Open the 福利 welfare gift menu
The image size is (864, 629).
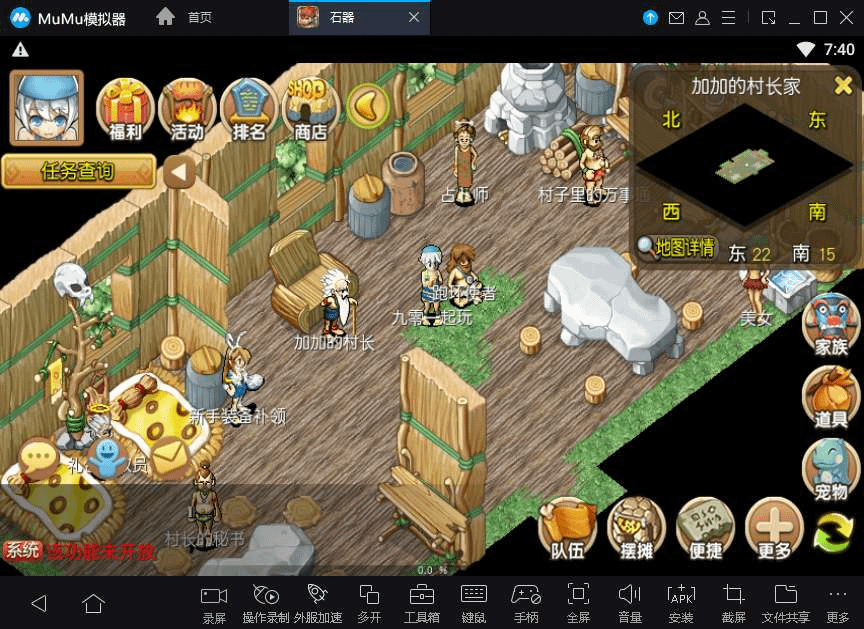(x=124, y=108)
